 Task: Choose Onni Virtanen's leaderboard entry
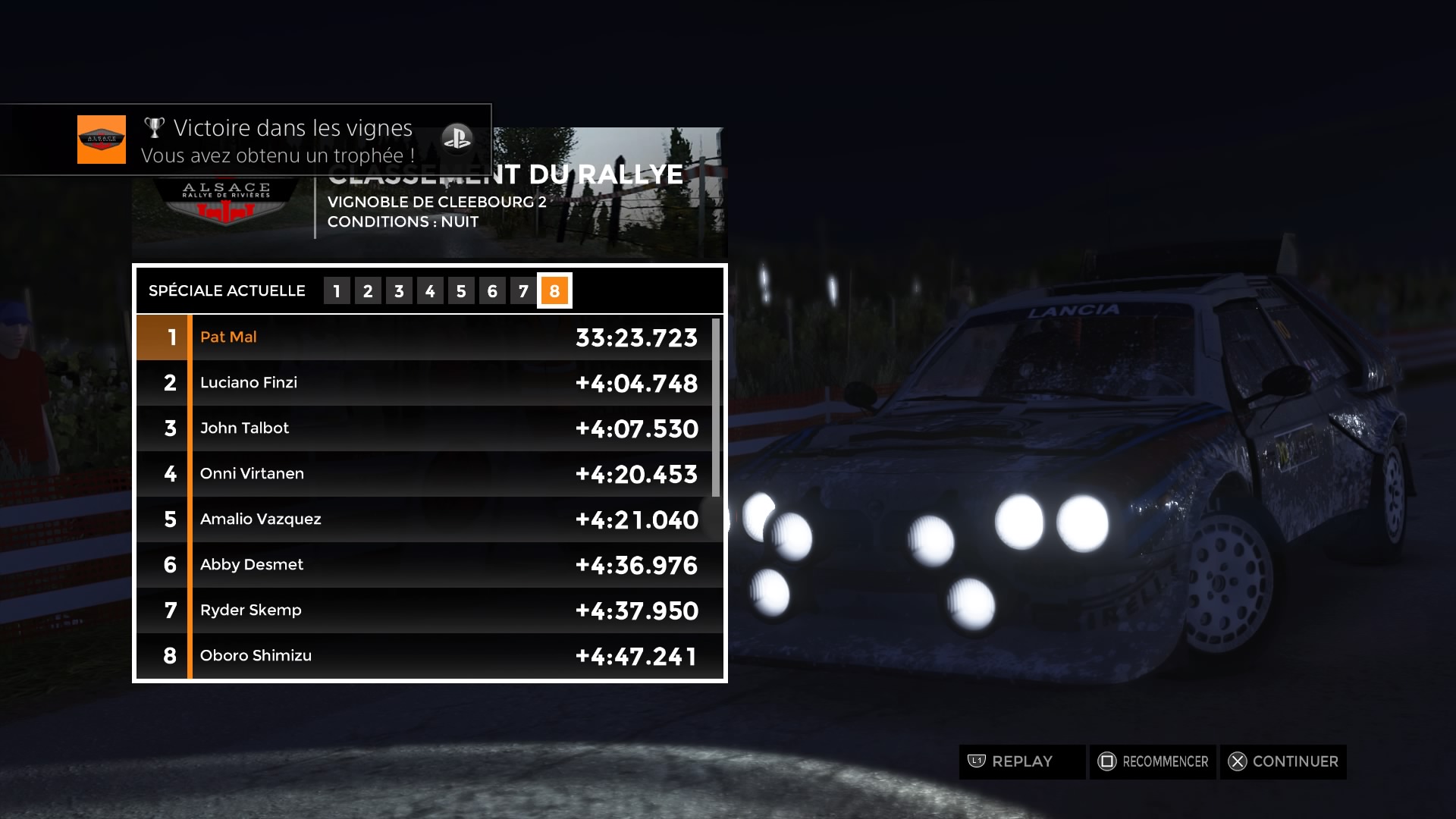pyautogui.click(x=425, y=474)
